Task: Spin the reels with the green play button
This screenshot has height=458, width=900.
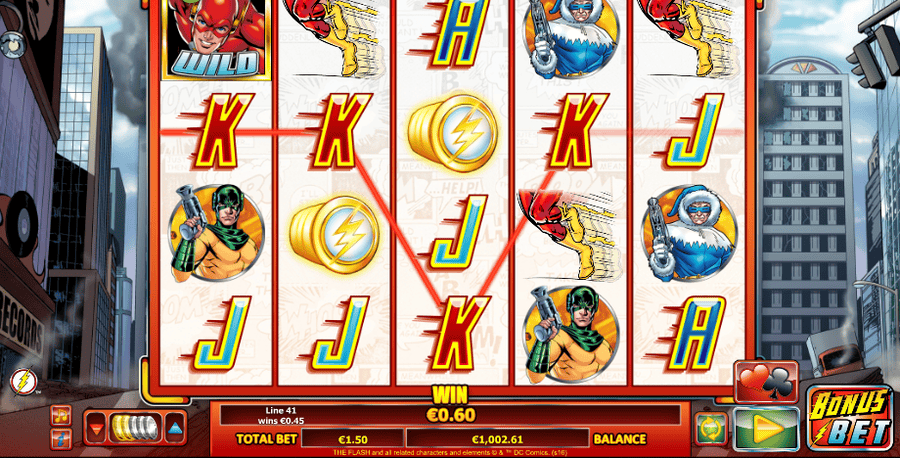Action: pyautogui.click(x=766, y=428)
